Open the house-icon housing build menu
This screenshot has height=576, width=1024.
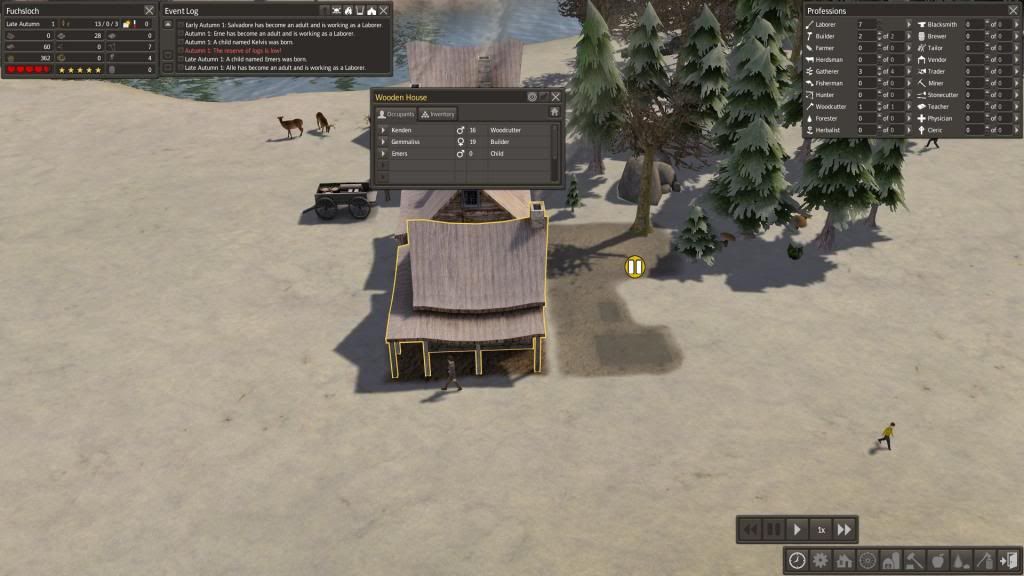pos(843,560)
